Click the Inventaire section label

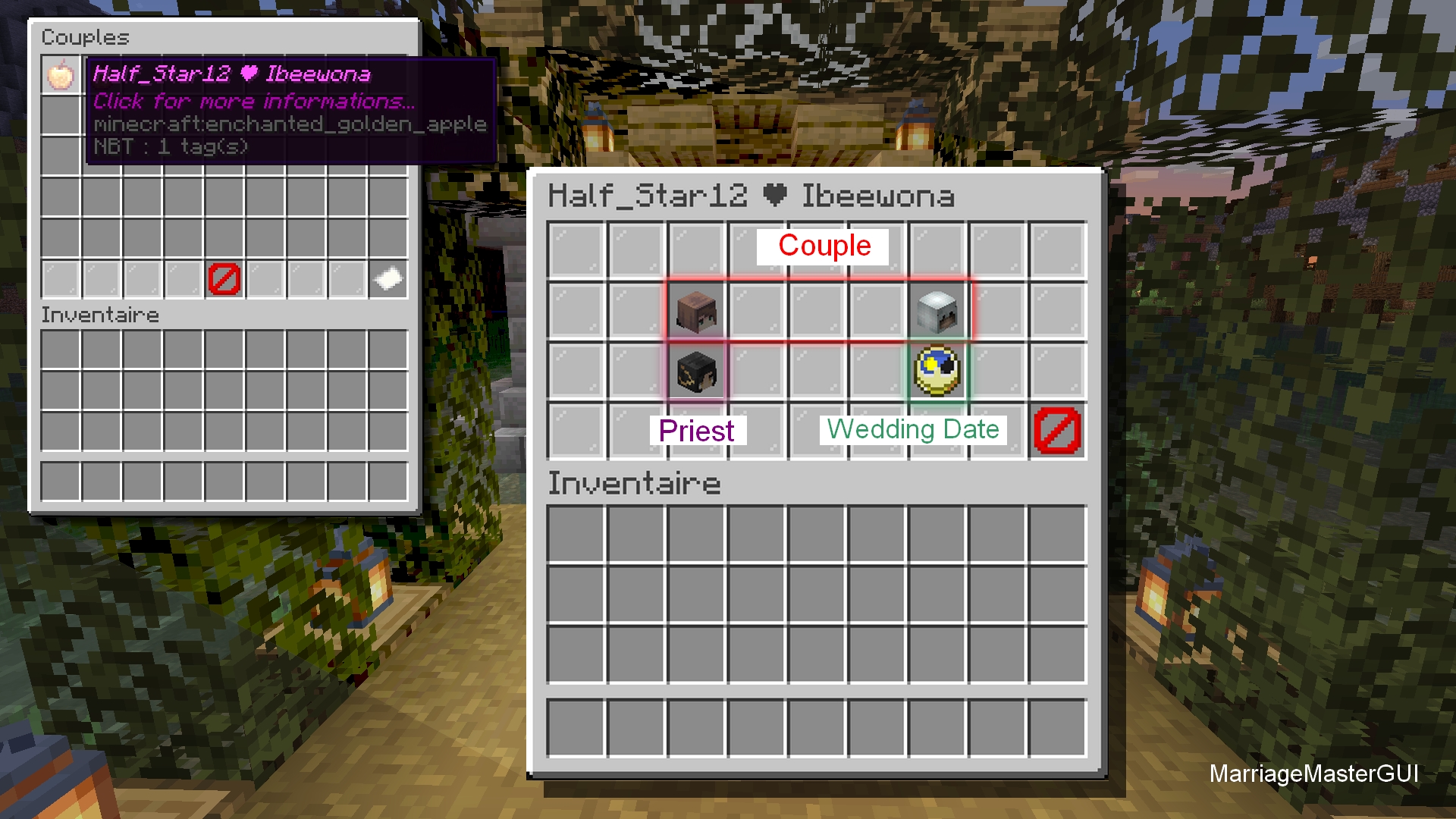pos(634,483)
